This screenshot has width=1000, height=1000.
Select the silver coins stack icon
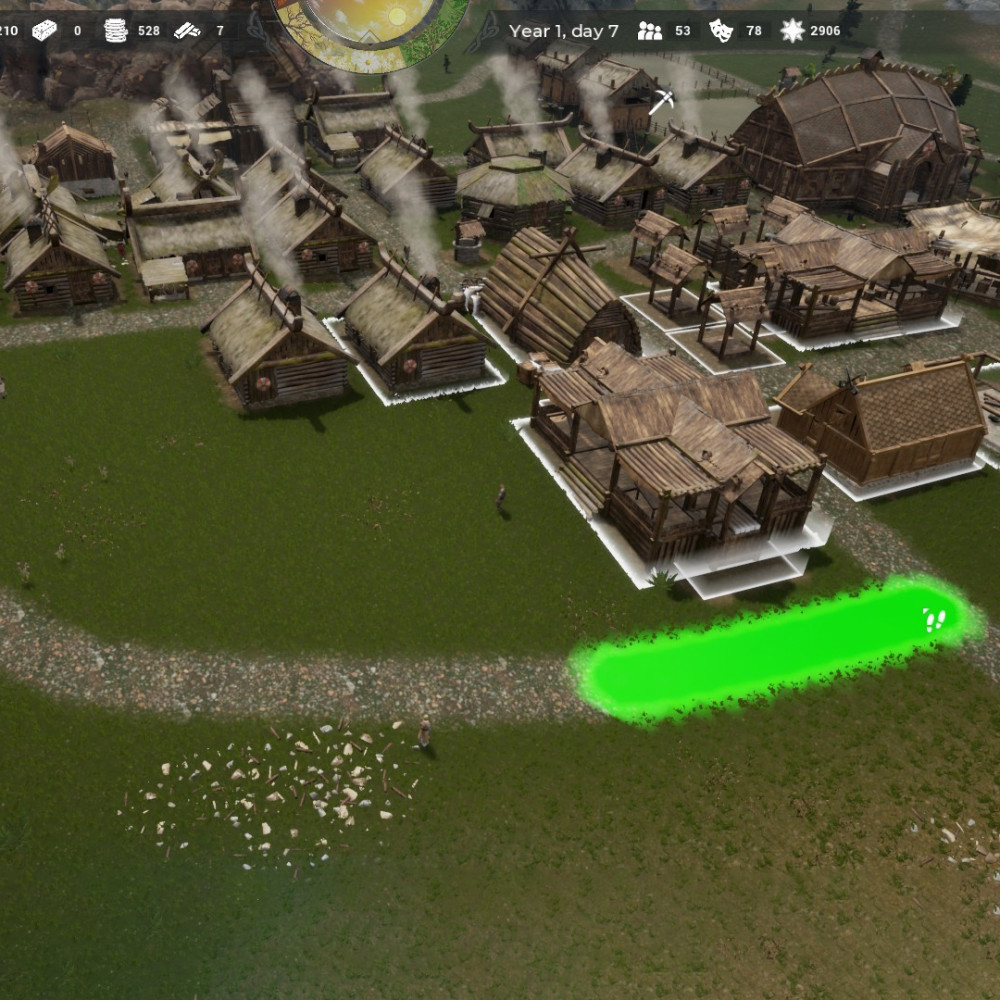pos(116,31)
